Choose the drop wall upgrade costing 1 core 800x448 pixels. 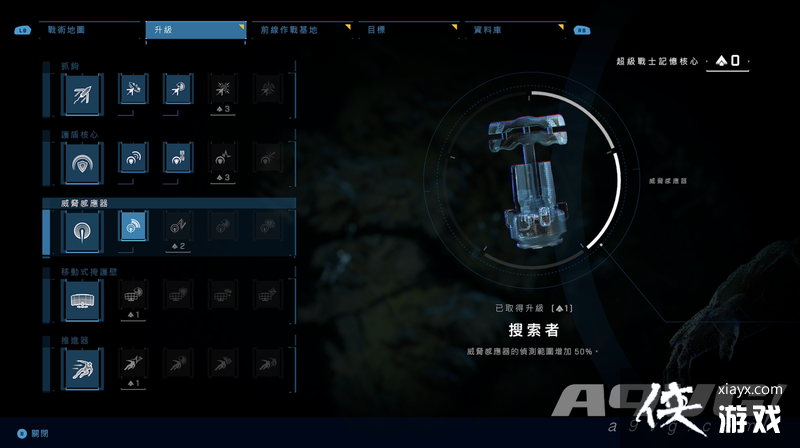pos(133,297)
